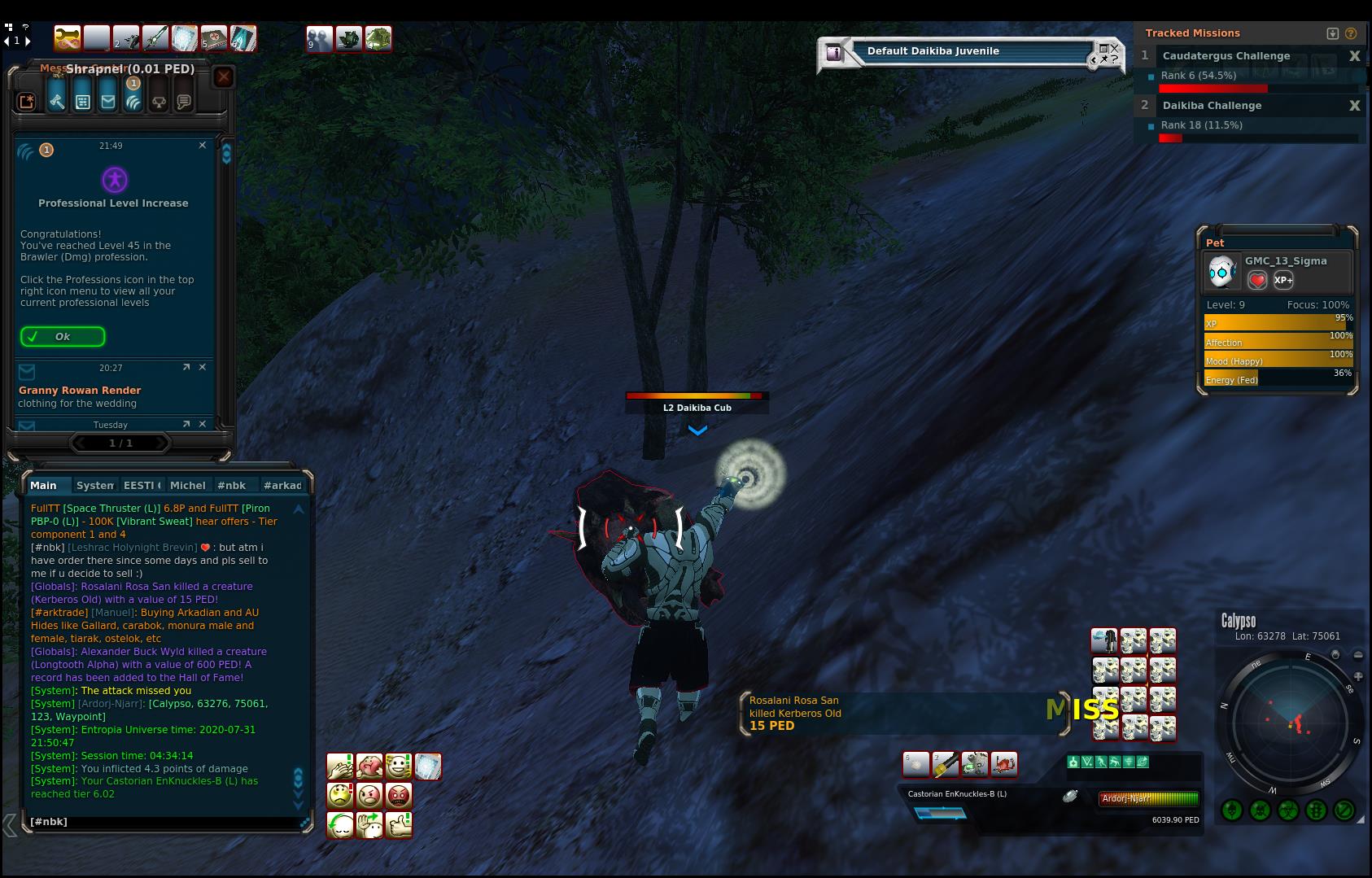Select the wrench repair tool slot
Image resolution: width=1372 pixels, height=878 pixels.
[x=68, y=38]
